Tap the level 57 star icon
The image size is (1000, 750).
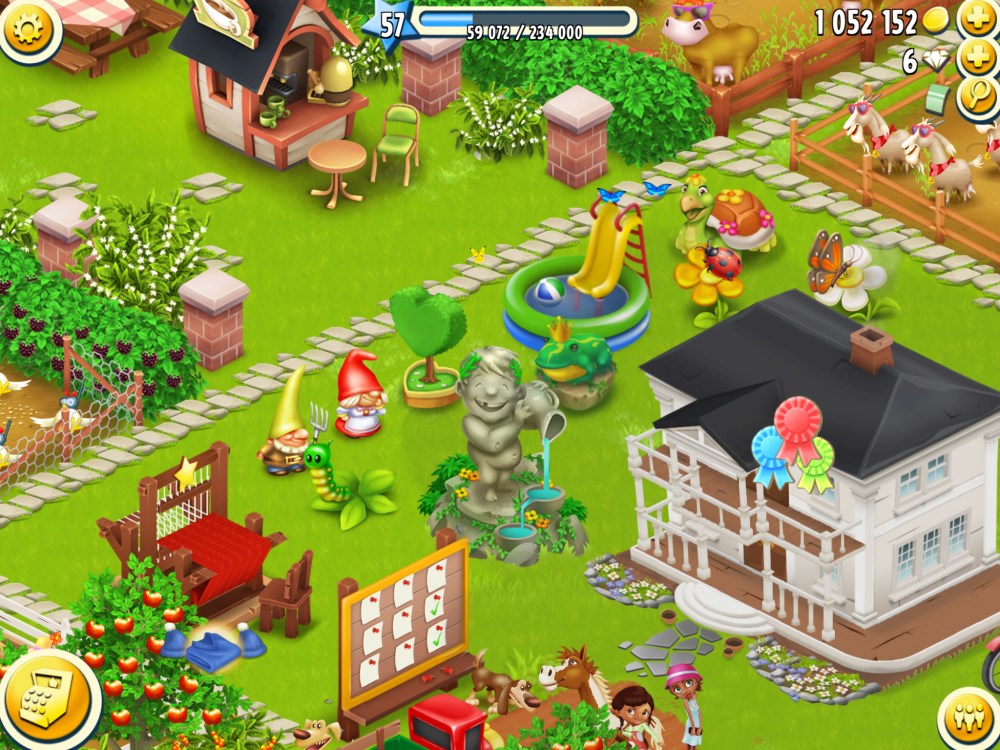(x=391, y=24)
